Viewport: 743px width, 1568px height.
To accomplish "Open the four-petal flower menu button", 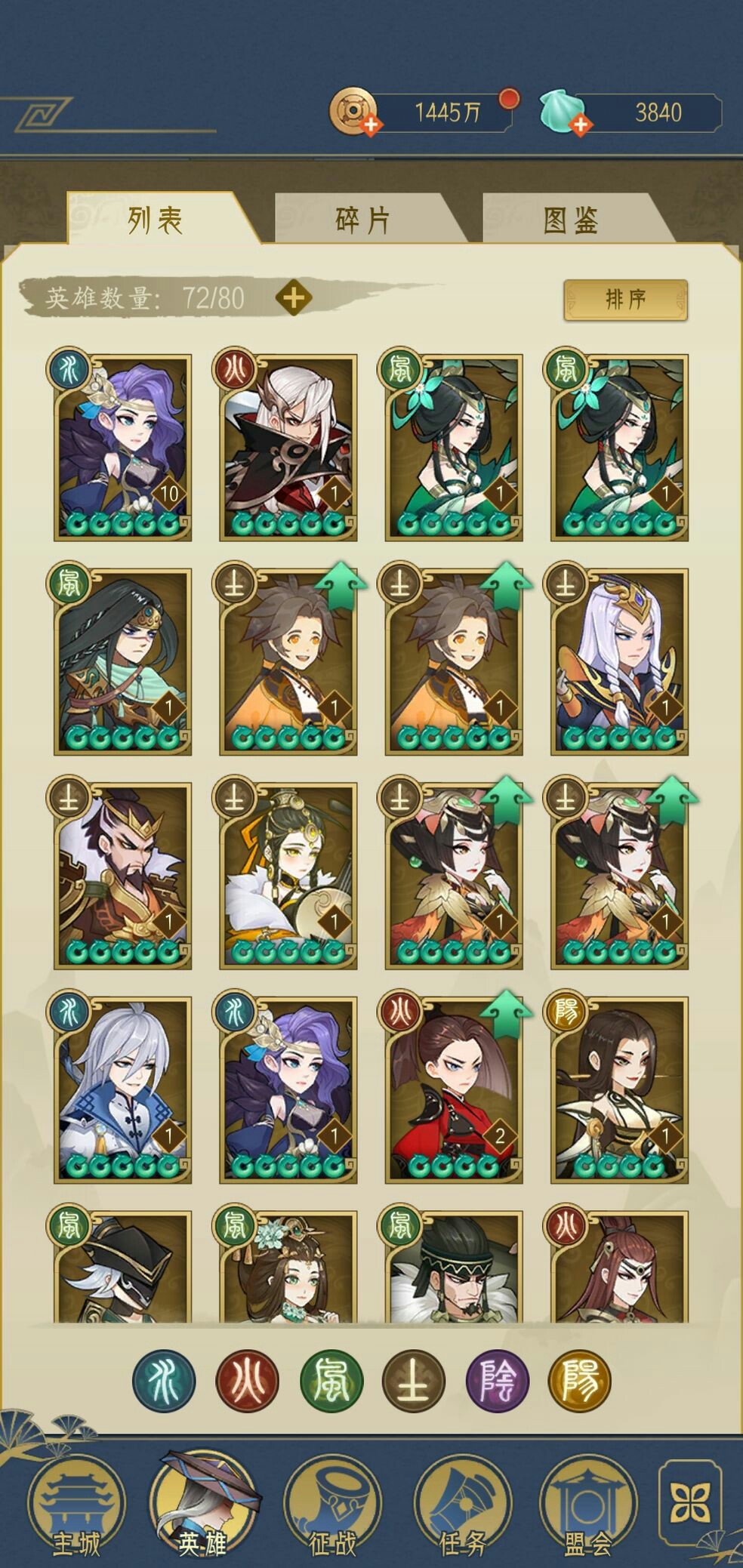I will pos(690,1502).
